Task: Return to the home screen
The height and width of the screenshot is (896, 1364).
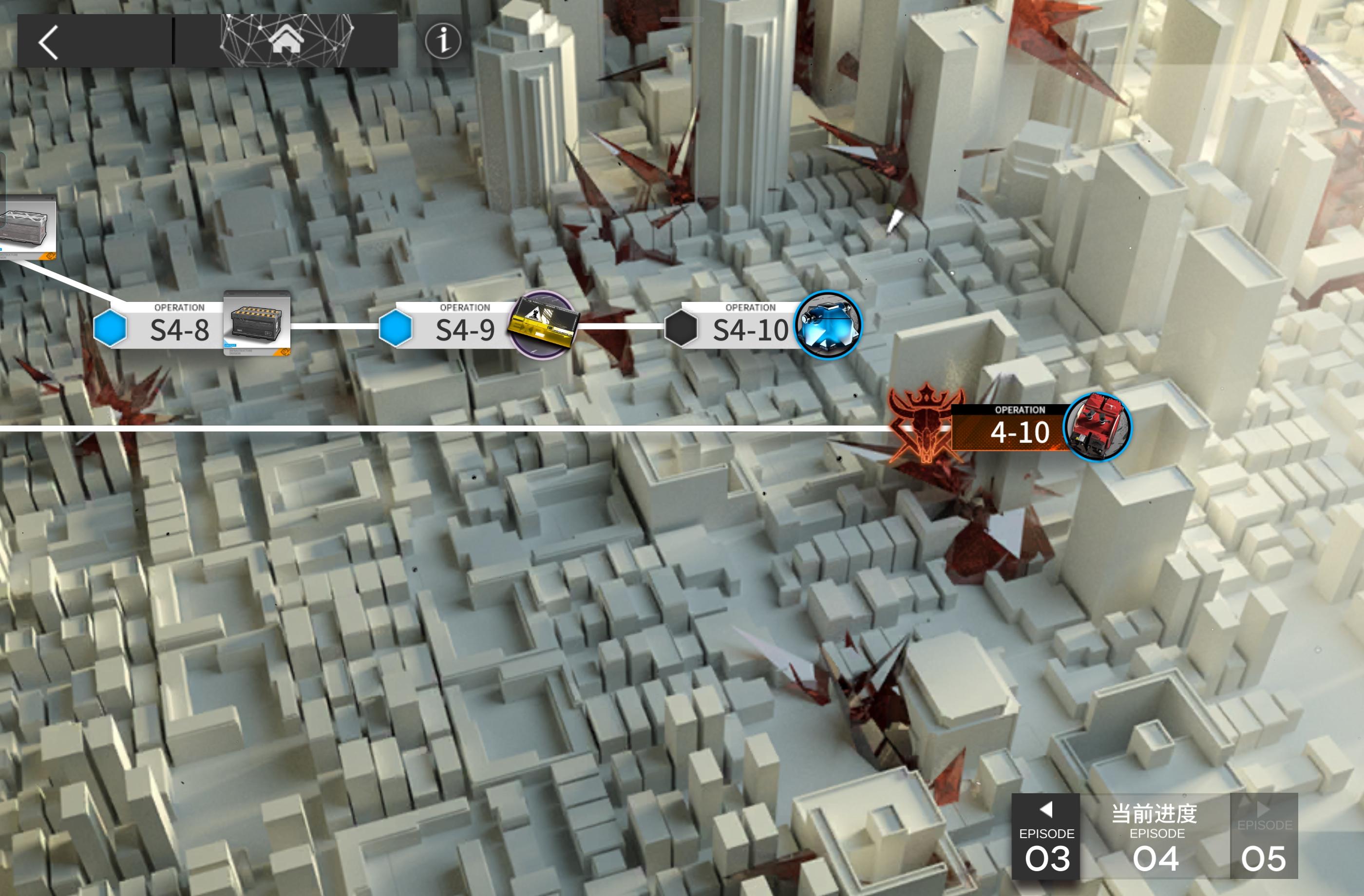Action: point(286,41)
